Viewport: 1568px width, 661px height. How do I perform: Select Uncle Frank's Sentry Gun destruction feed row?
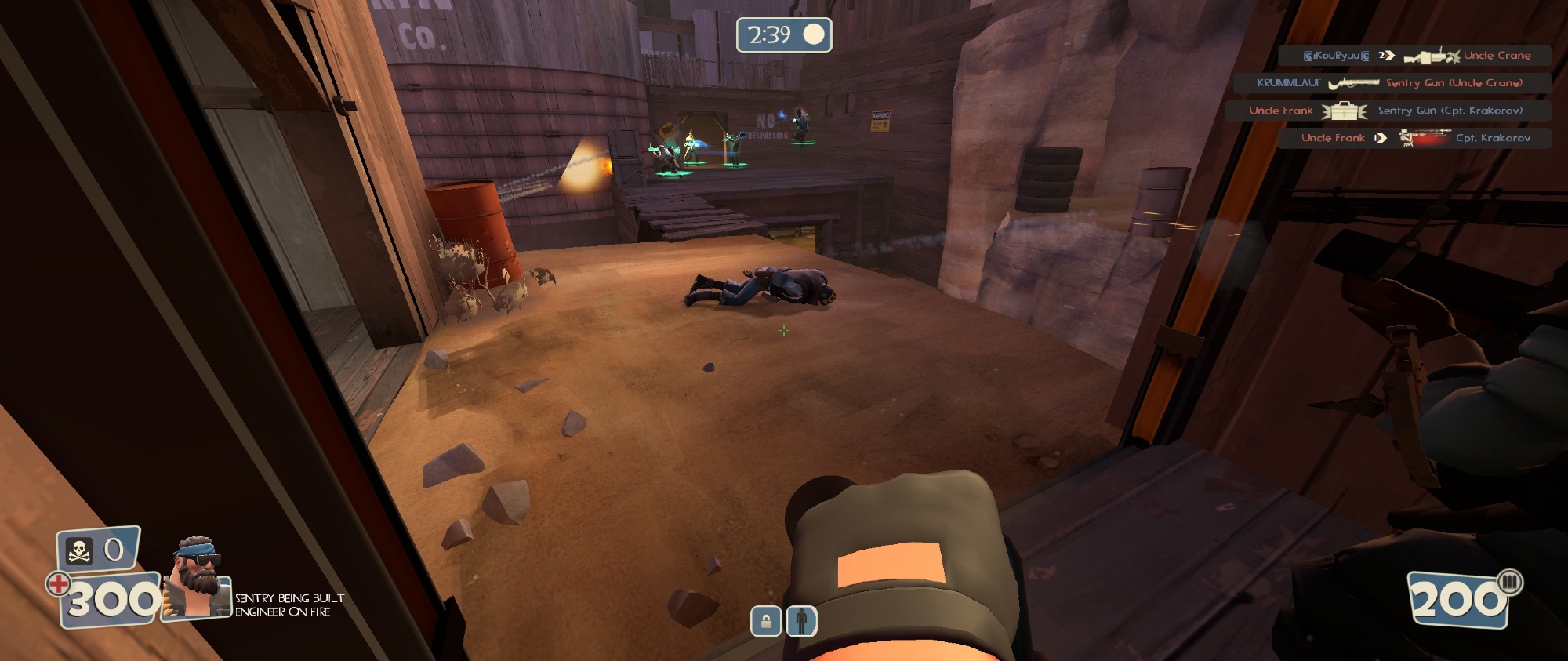1387,111
